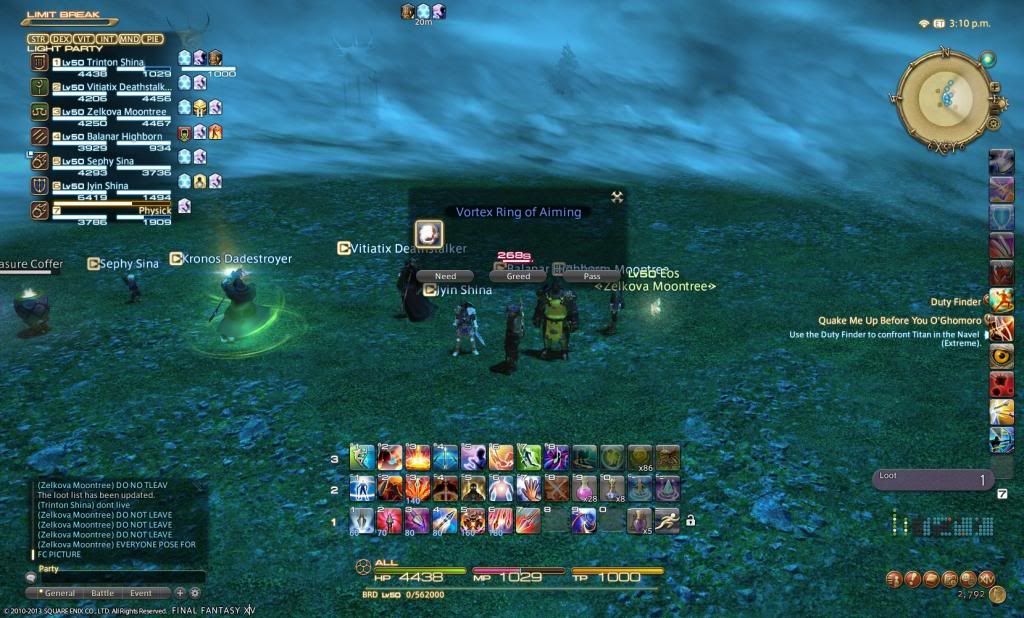Click the Sprint running figure hotbar action
The width and height of the screenshot is (1024, 618).
[668, 519]
